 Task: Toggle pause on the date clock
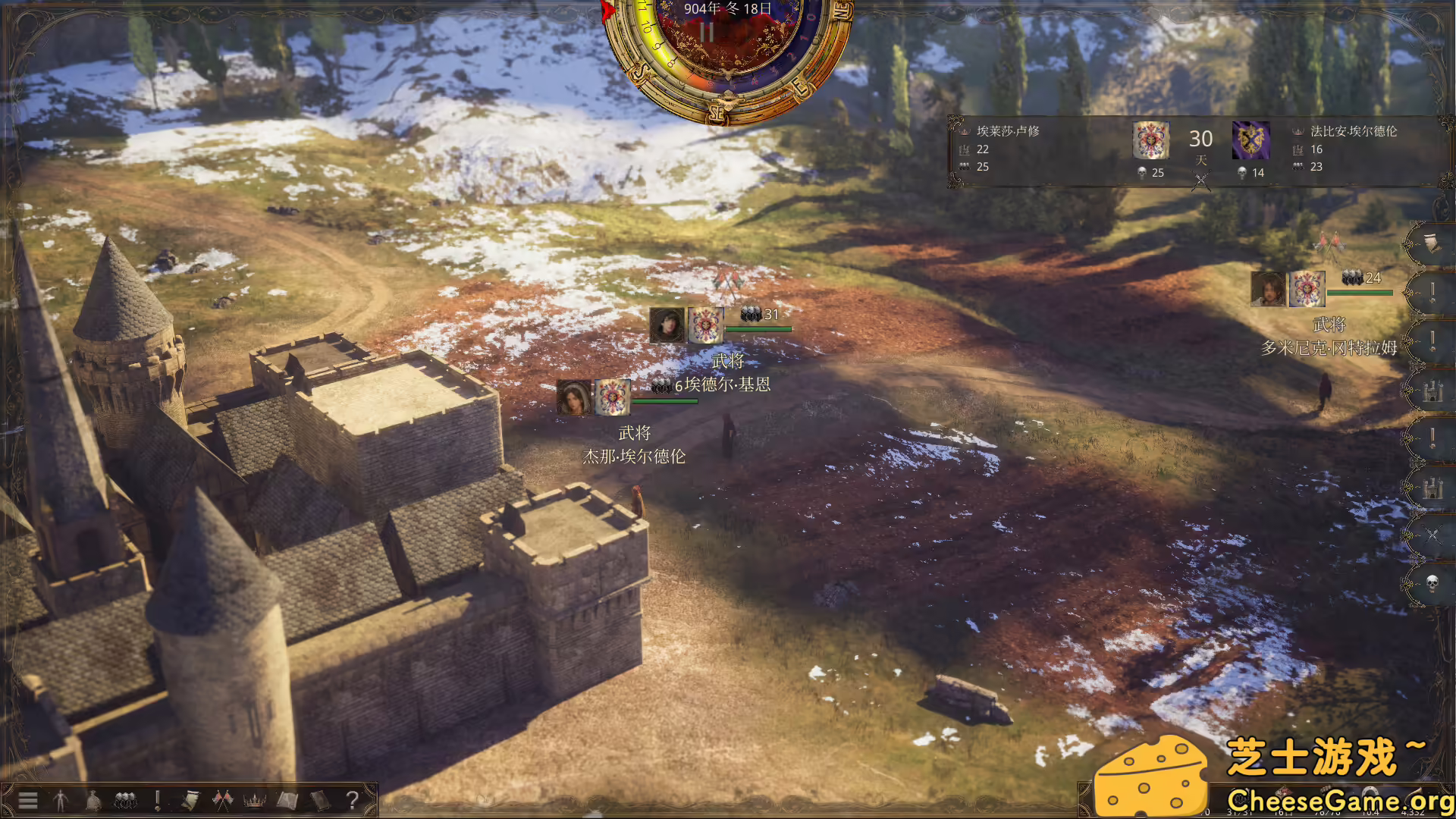(708, 32)
